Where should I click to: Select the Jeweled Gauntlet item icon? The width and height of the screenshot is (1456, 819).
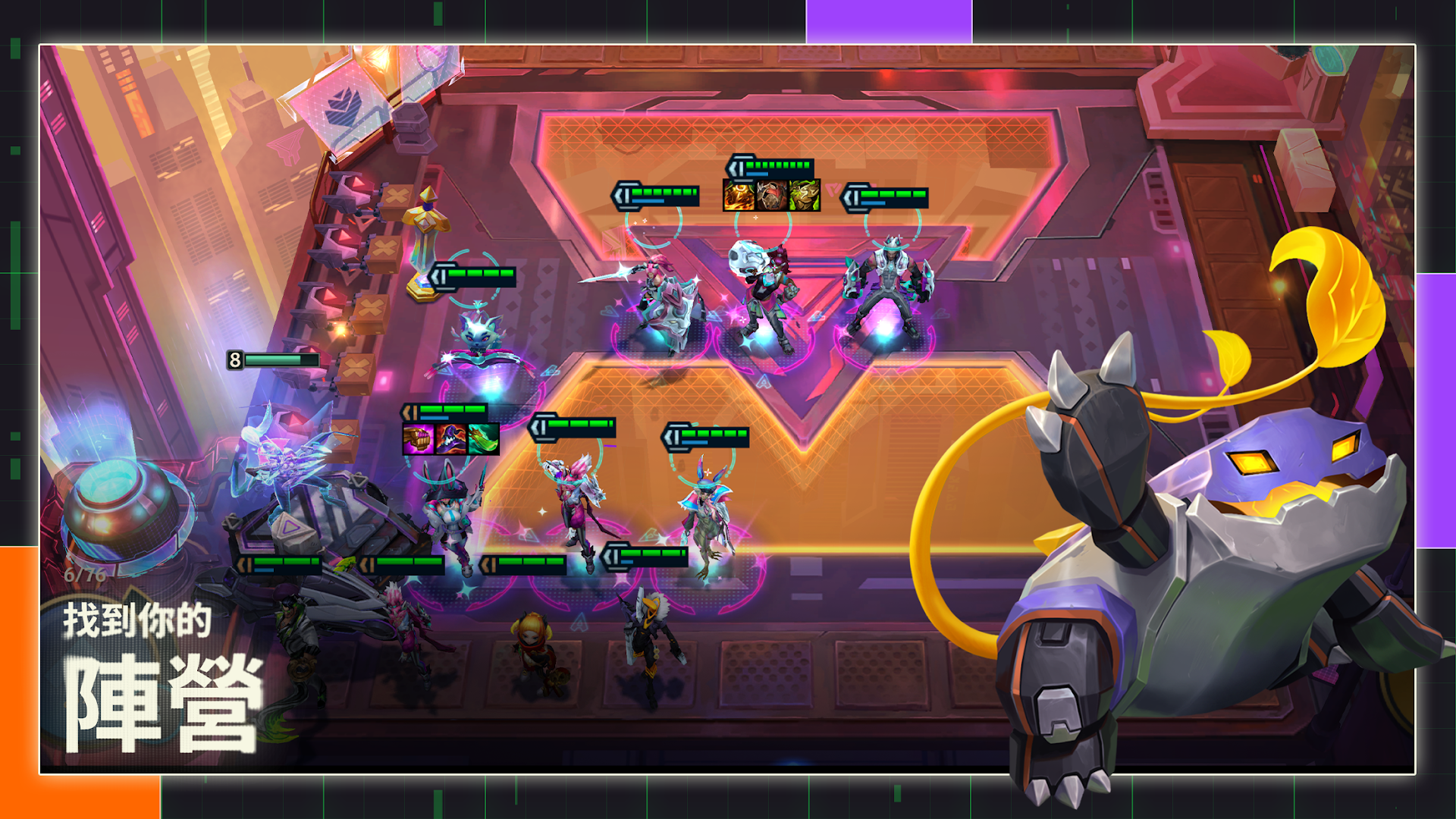pos(419,440)
